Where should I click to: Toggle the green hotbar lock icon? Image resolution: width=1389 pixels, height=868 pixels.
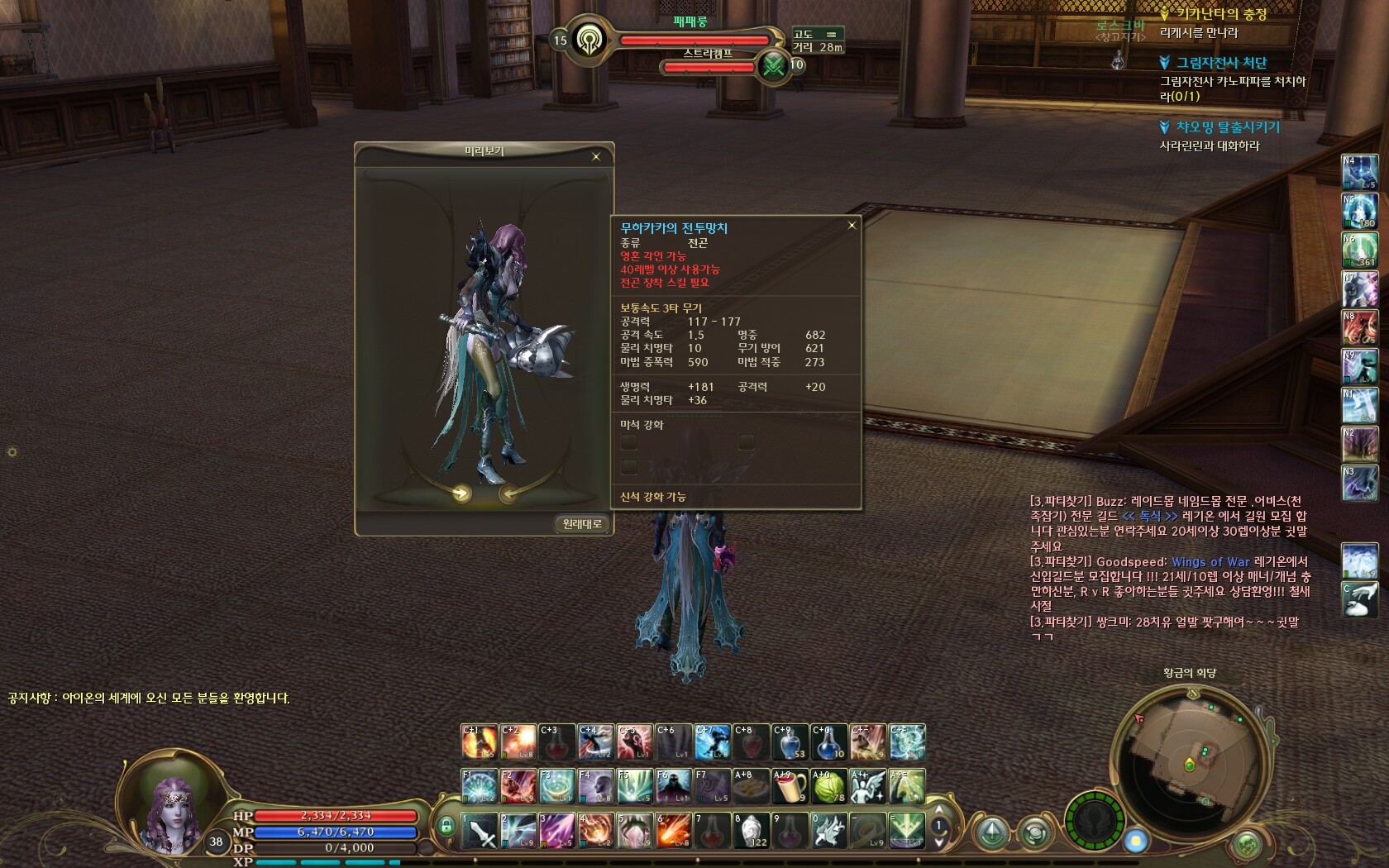[446, 825]
